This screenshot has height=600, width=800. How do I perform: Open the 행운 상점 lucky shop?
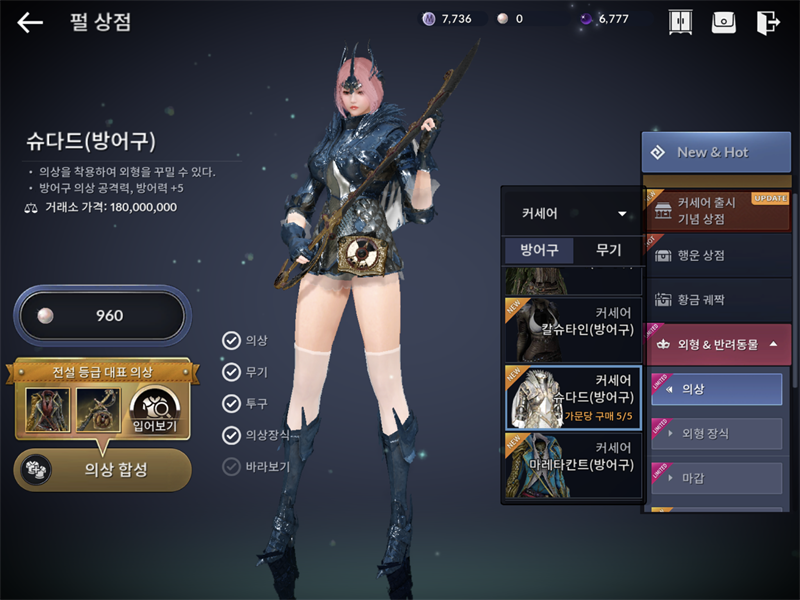click(716, 255)
